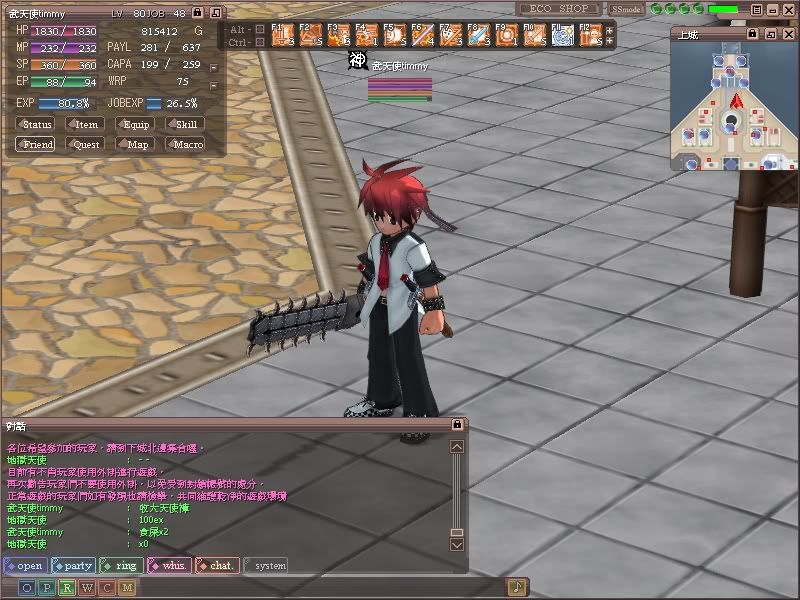Viewport: 800px width, 600px height.
Task: Open the Map window
Action: (x=135, y=144)
